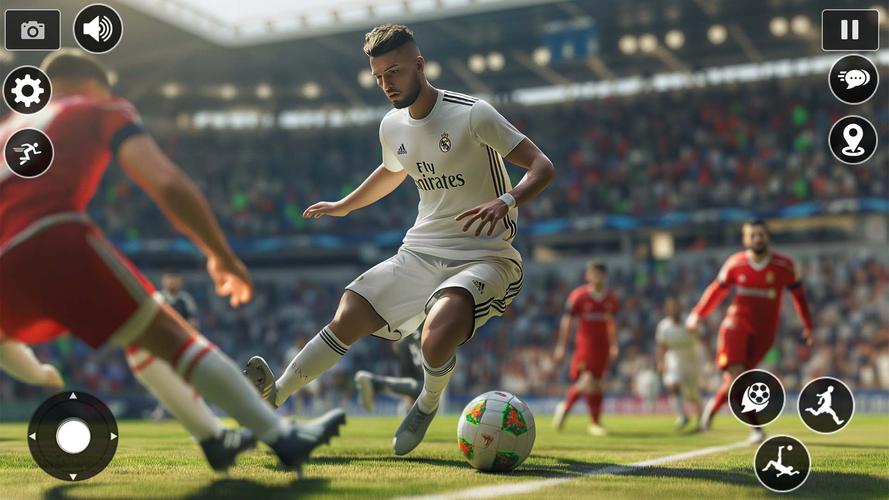
Task: Open the gear settings menu
Action: [27, 91]
